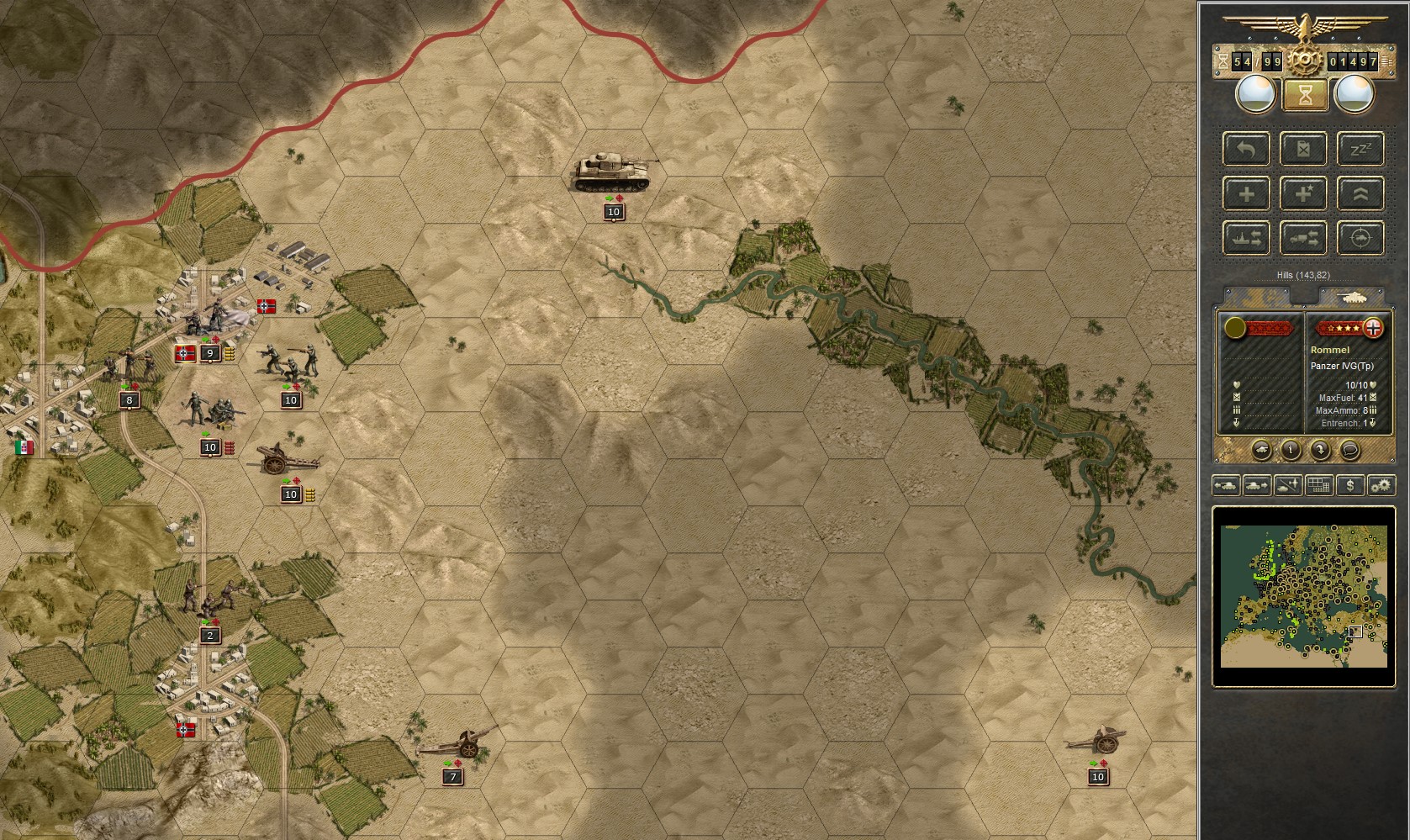Toggle the speech-bubble message display
Image resolution: width=1410 pixels, height=840 pixels.
(x=1349, y=449)
